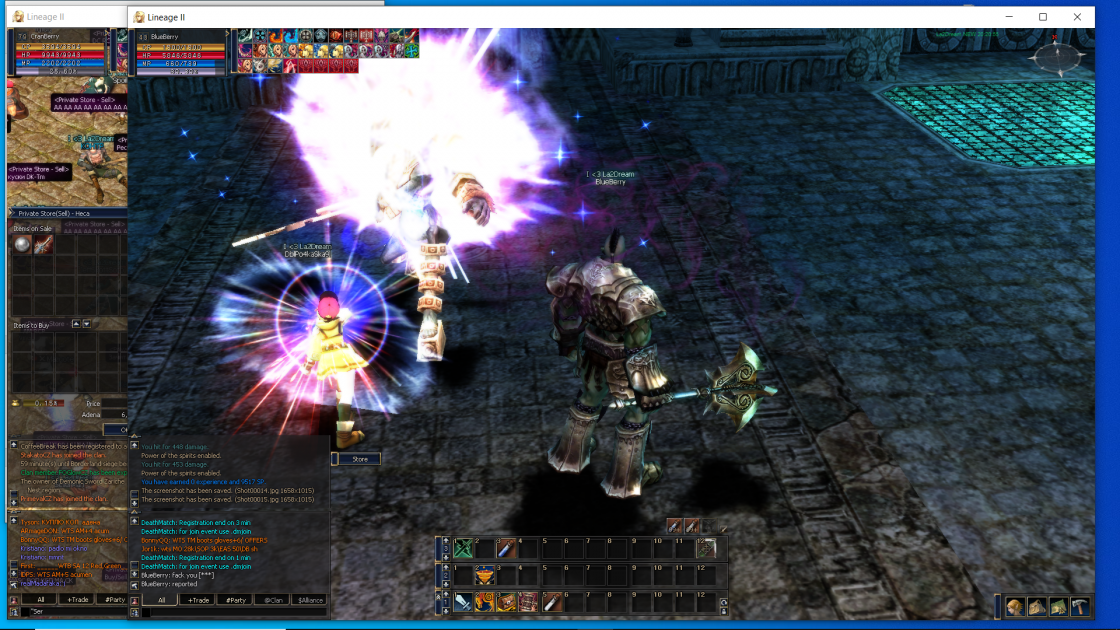
Task: Open the system menu hammer icon
Action: [x=1080, y=607]
